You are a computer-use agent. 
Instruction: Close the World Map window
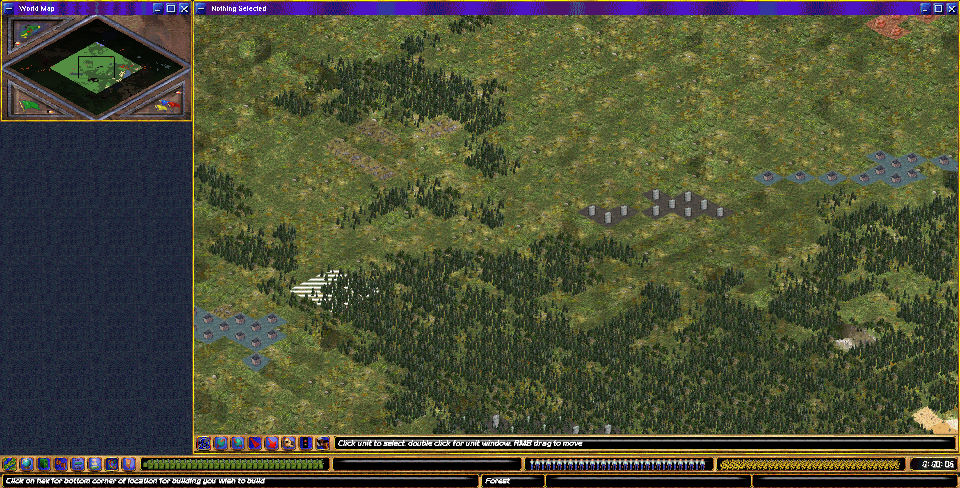tap(185, 8)
